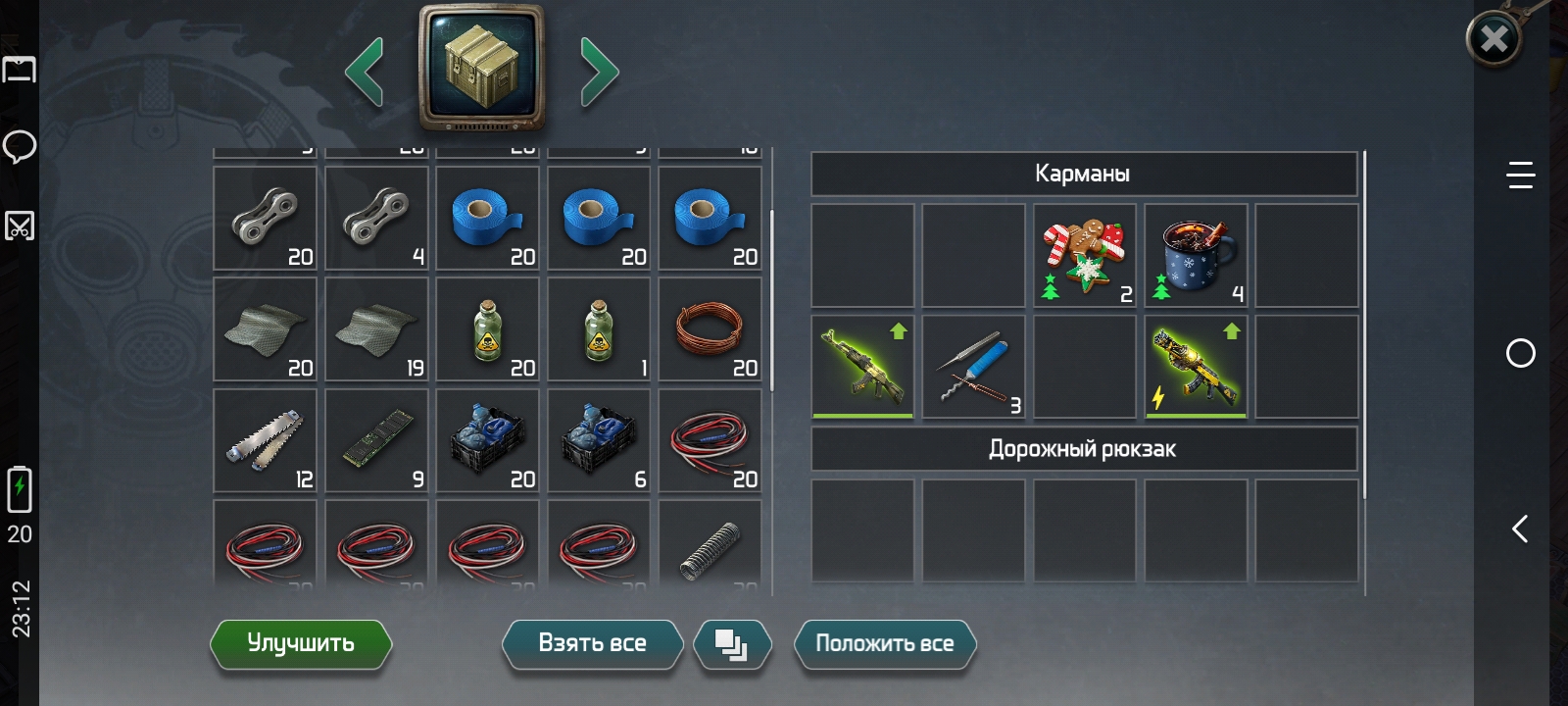Select the chemical bottle stack of 20
This screenshot has width=1568, height=706.
tap(487, 329)
